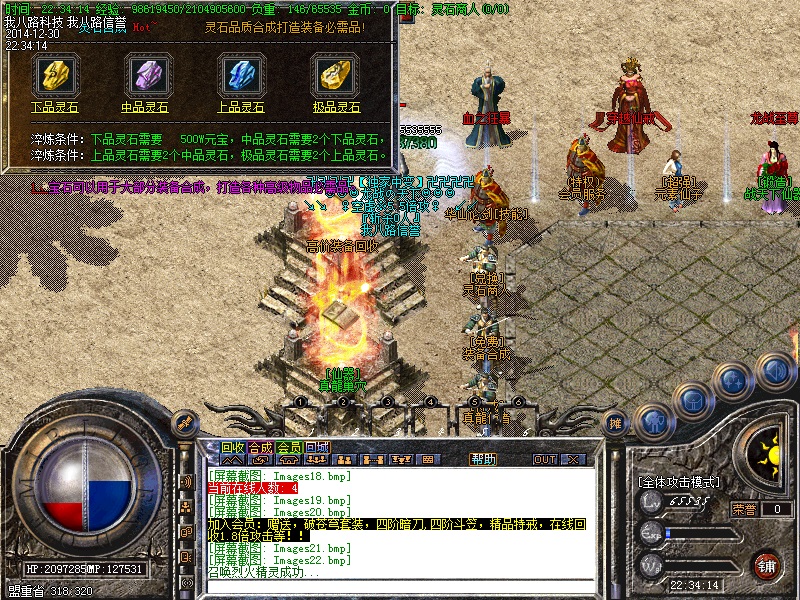800x600 pixels.
Task: Open the bag inventory round icon
Action: (x=692, y=400)
